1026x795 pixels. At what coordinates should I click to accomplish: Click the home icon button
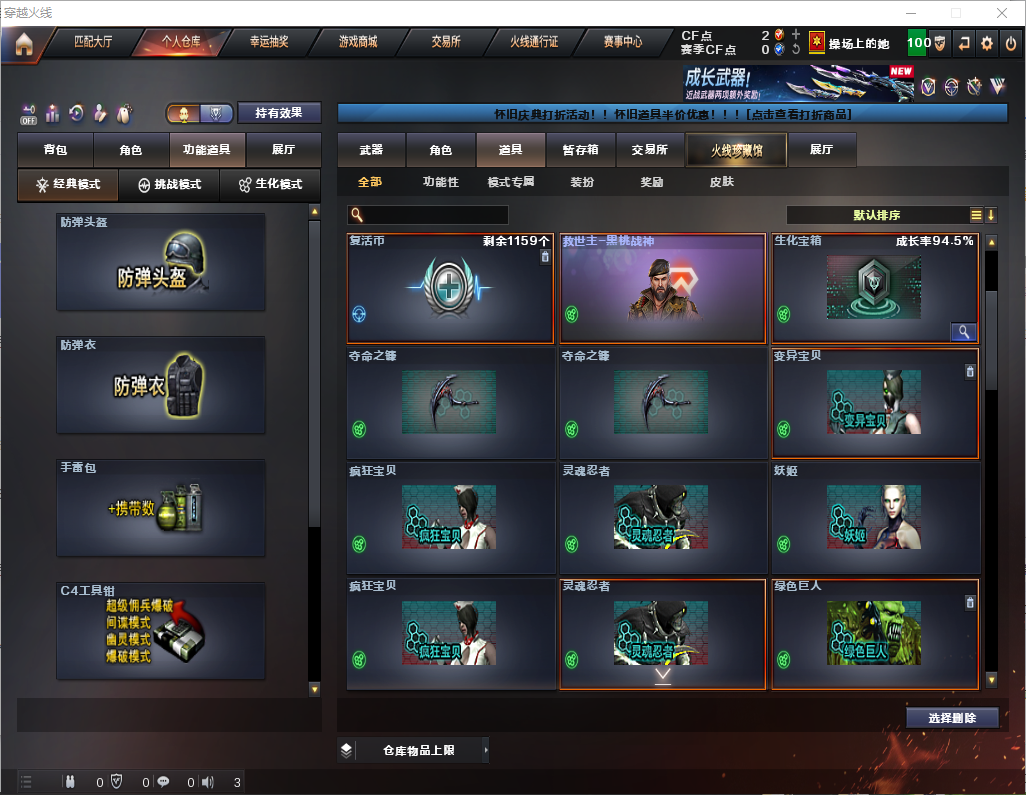[24, 44]
